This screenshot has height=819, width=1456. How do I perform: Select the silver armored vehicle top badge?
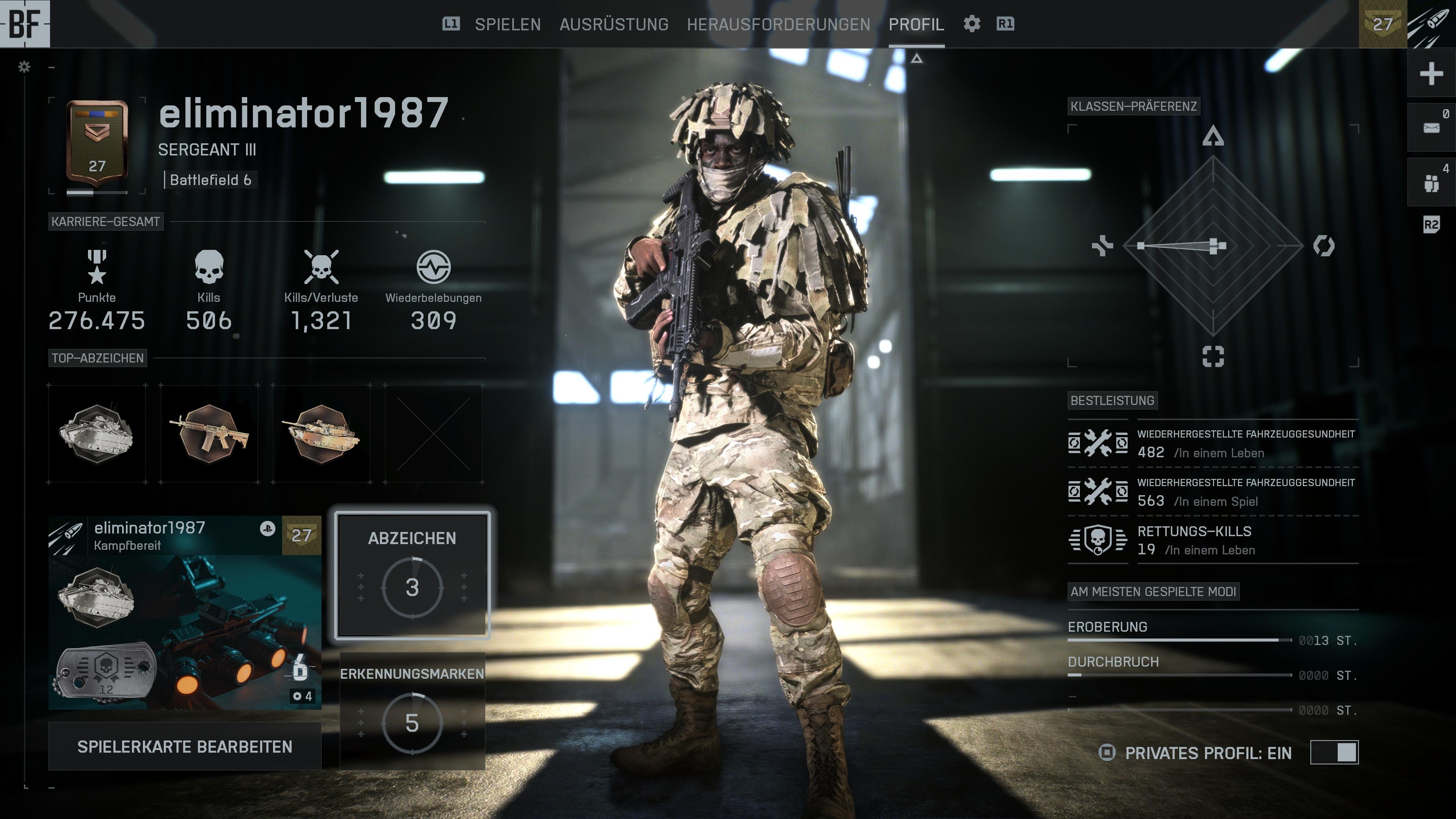tap(97, 434)
